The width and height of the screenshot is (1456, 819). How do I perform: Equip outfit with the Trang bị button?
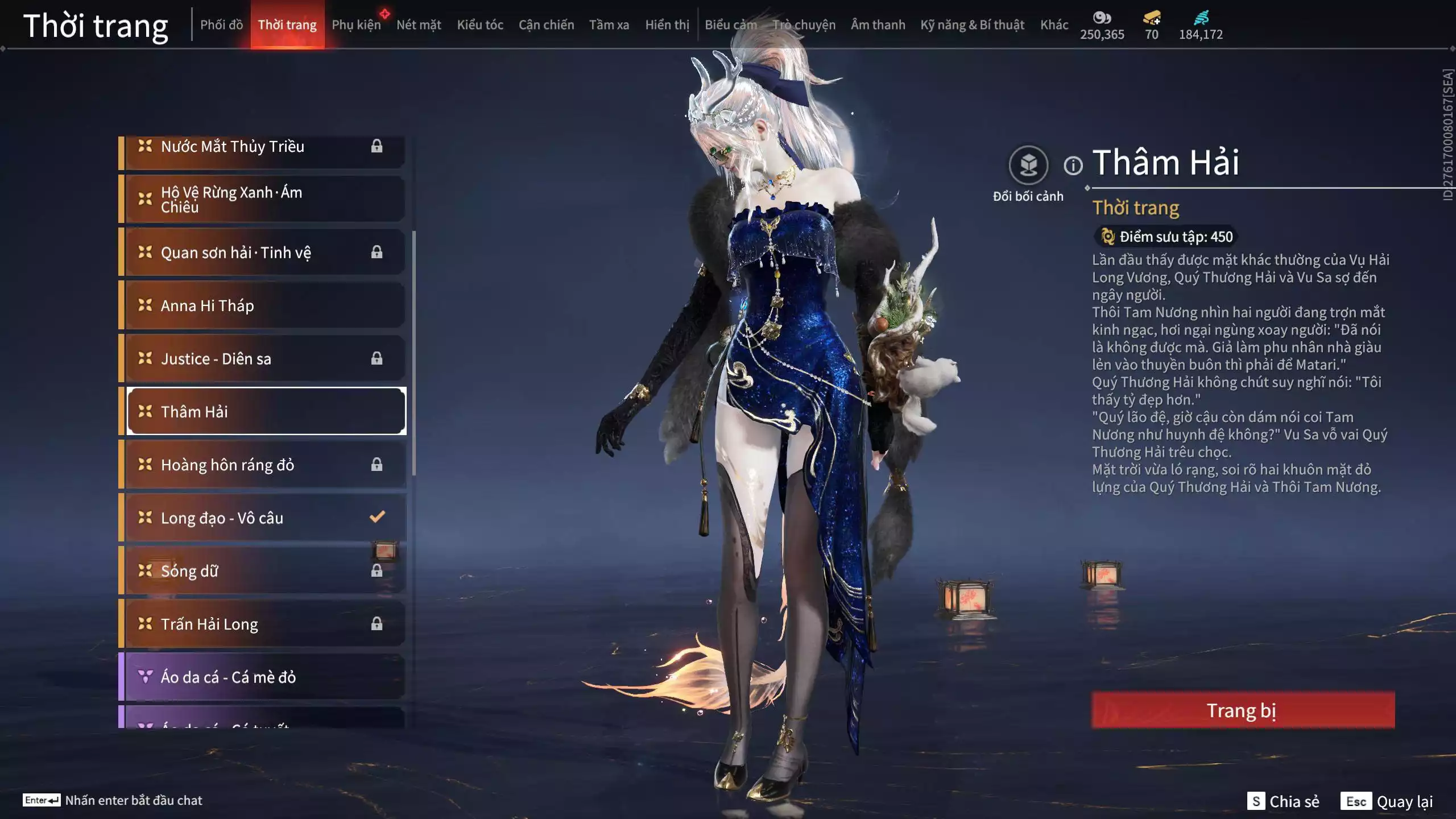(x=1243, y=710)
